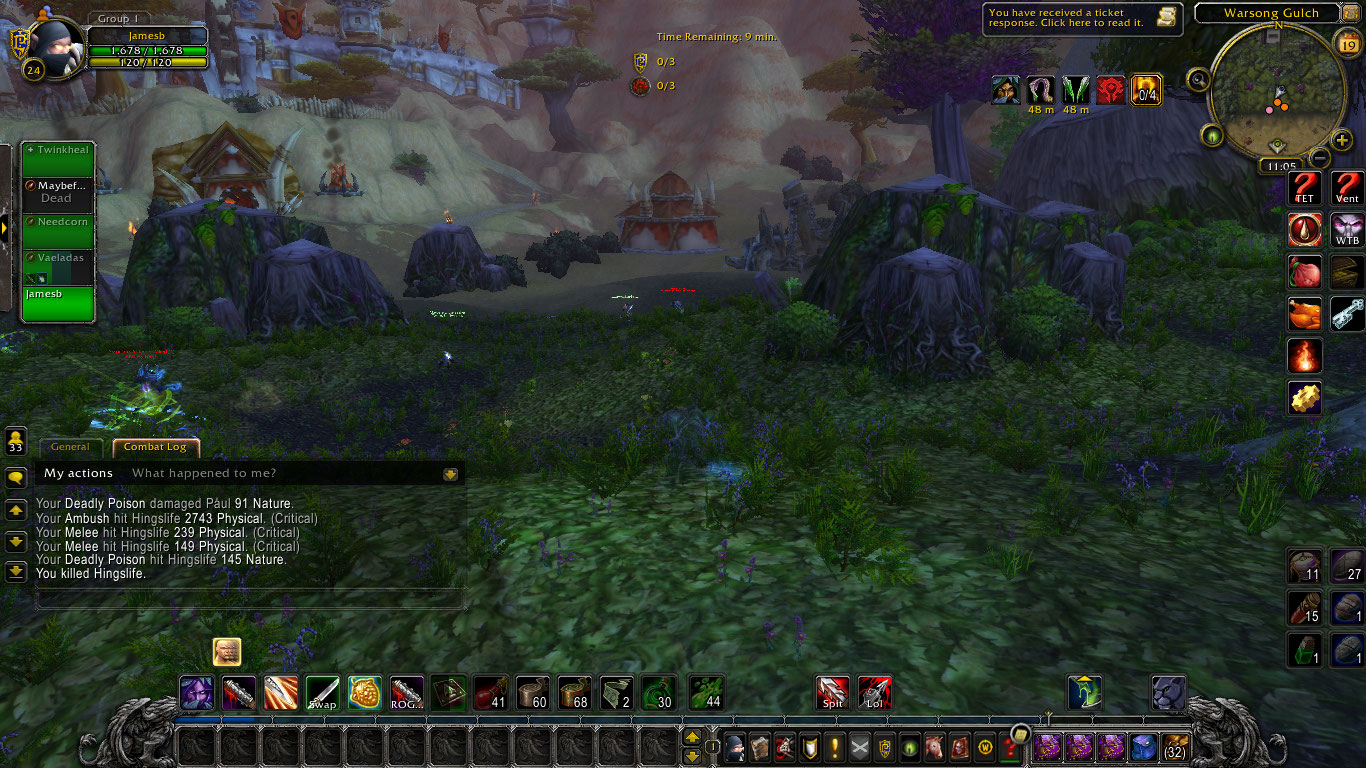This screenshot has height=768, width=1366.
Task: Open the backpack showing 32 free slots
Action: click(x=1173, y=747)
